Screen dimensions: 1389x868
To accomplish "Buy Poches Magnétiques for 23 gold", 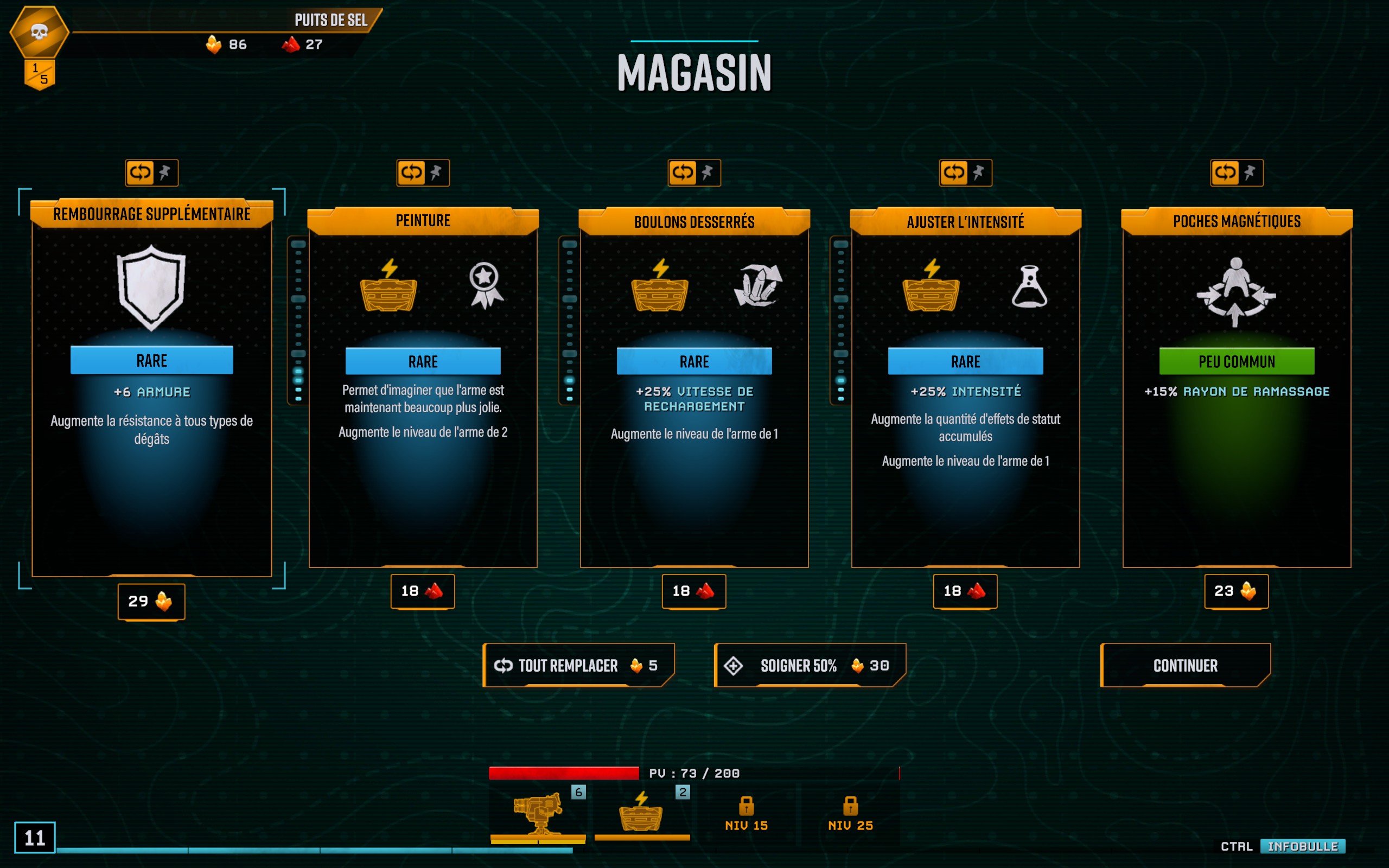I will [1237, 591].
